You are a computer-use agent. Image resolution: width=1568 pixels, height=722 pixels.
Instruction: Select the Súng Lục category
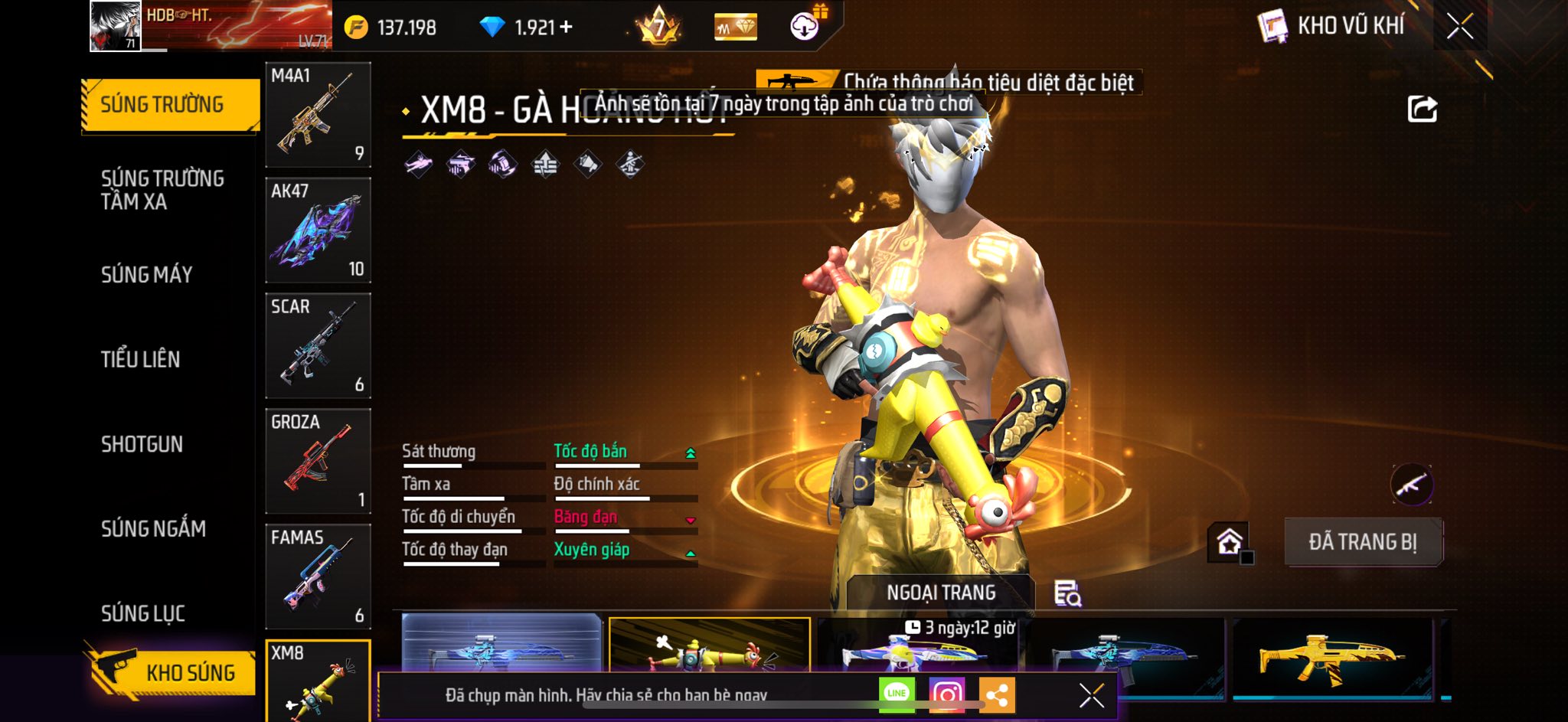tap(143, 613)
